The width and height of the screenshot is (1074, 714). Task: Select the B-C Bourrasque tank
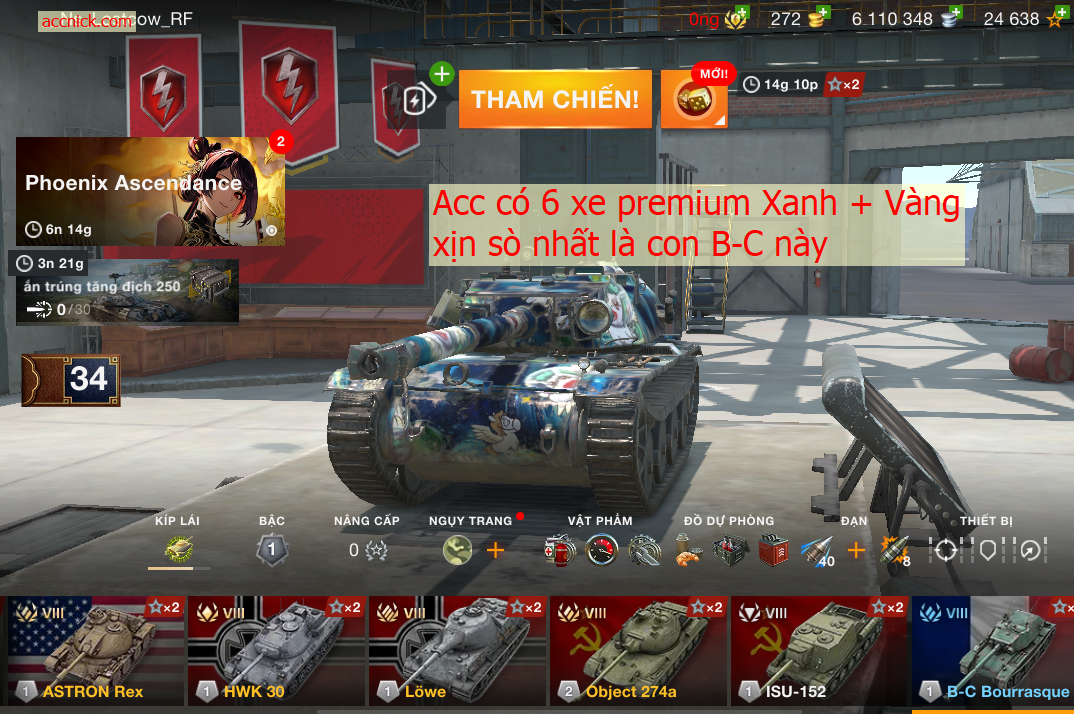[x=993, y=651]
